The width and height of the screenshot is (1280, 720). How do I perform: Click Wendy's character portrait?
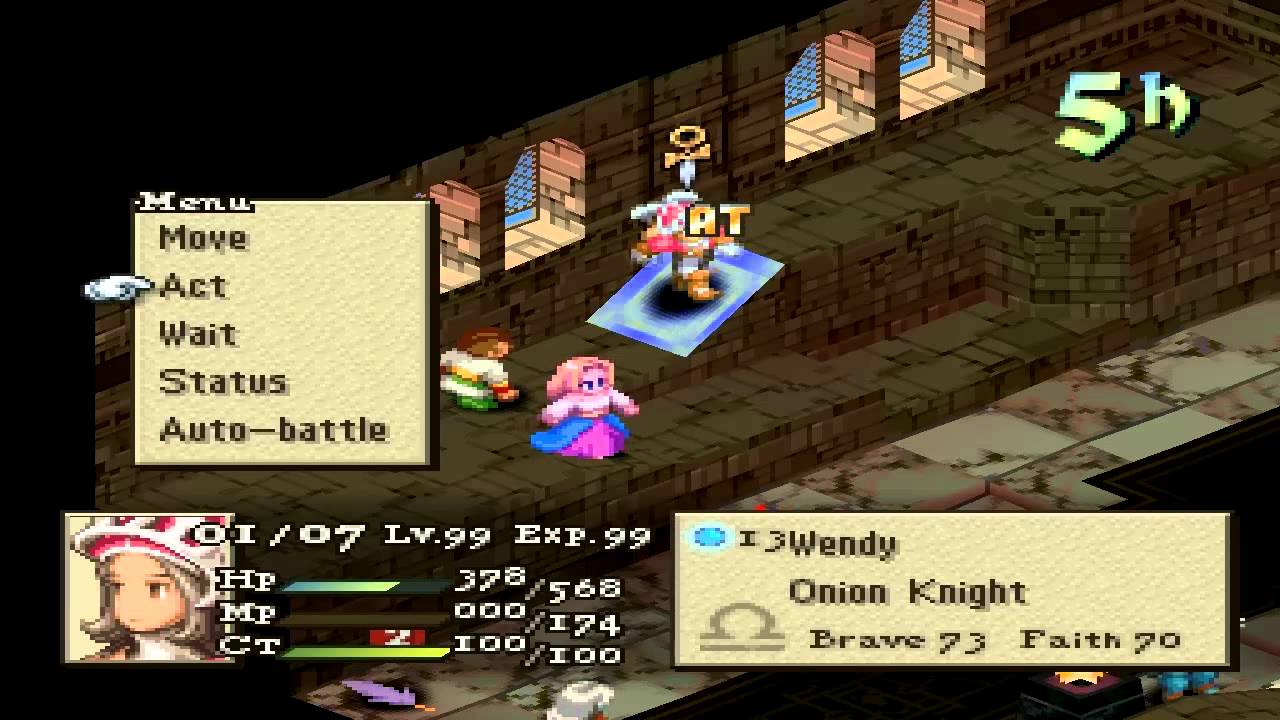tap(137, 587)
